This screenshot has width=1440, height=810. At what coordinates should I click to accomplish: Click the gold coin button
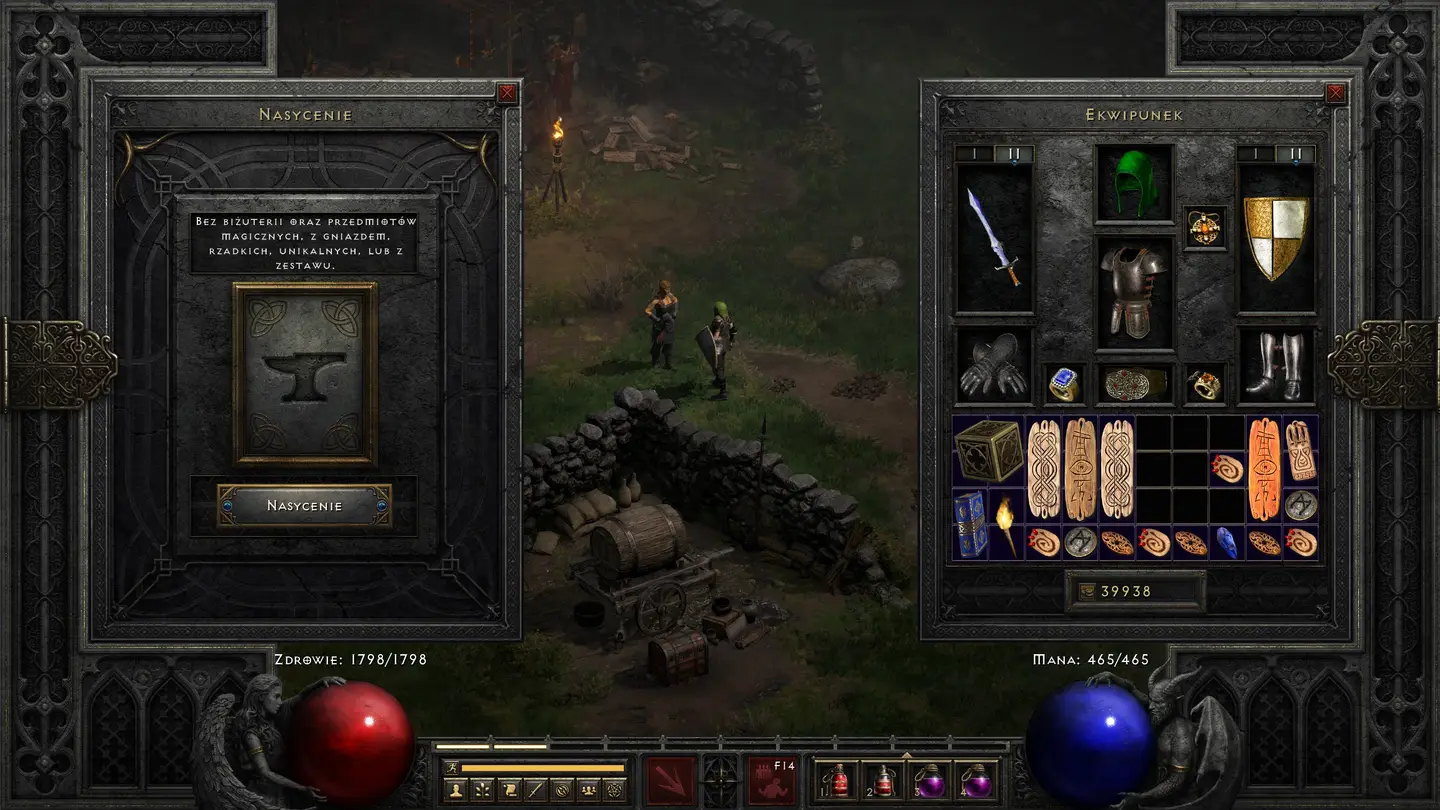[x=1084, y=591]
